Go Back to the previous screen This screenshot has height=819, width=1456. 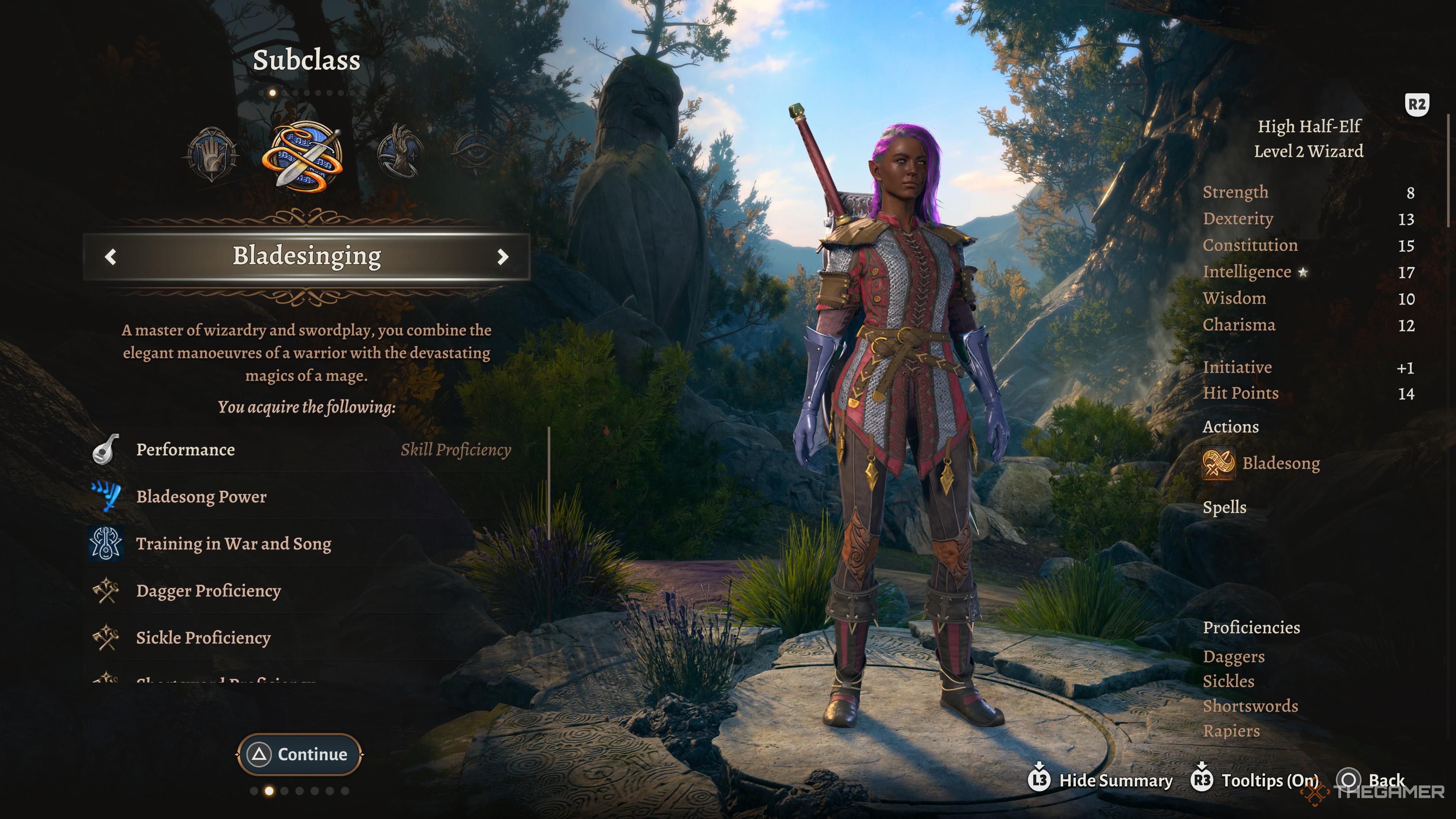tap(1371, 781)
